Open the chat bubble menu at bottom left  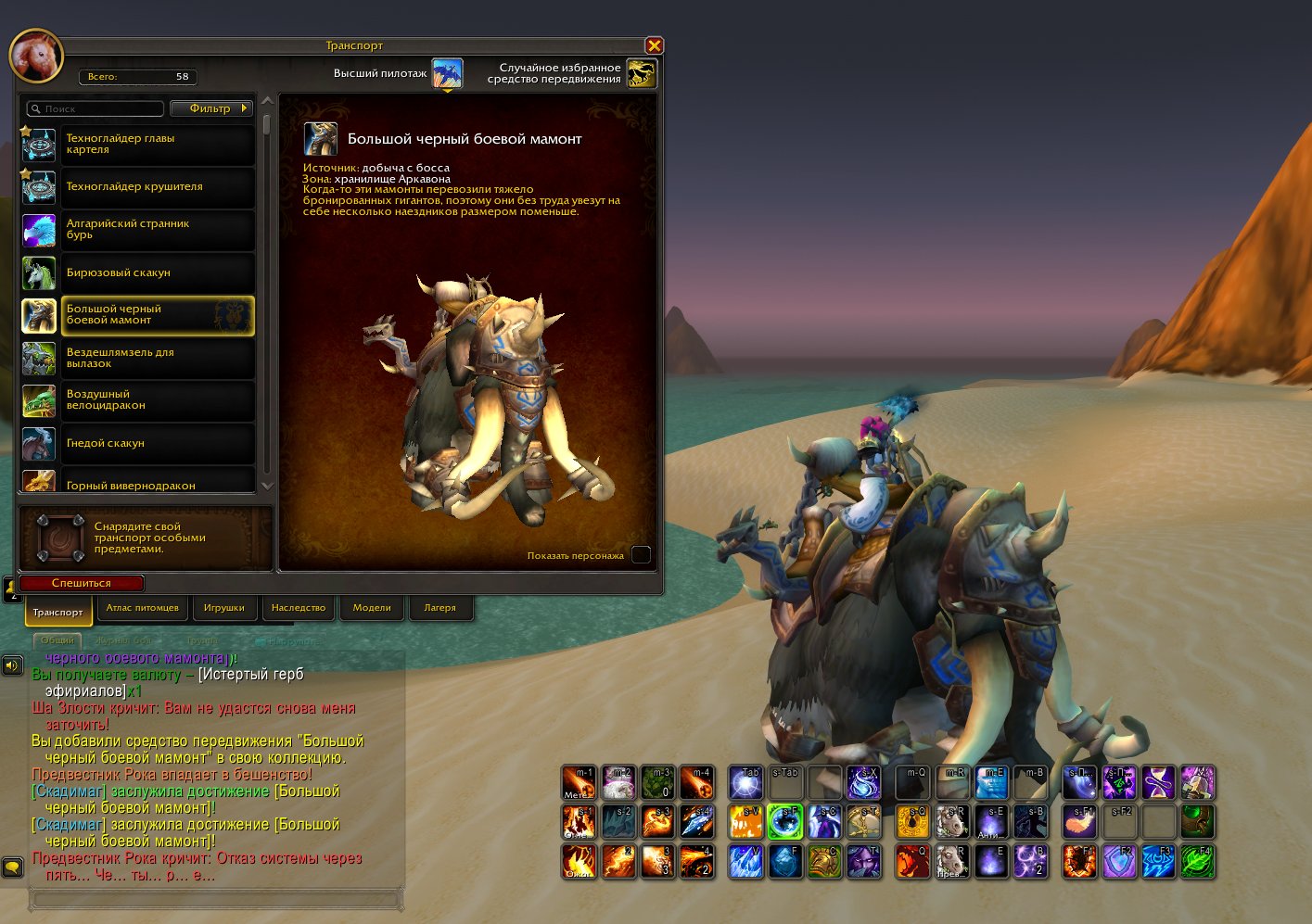12,866
